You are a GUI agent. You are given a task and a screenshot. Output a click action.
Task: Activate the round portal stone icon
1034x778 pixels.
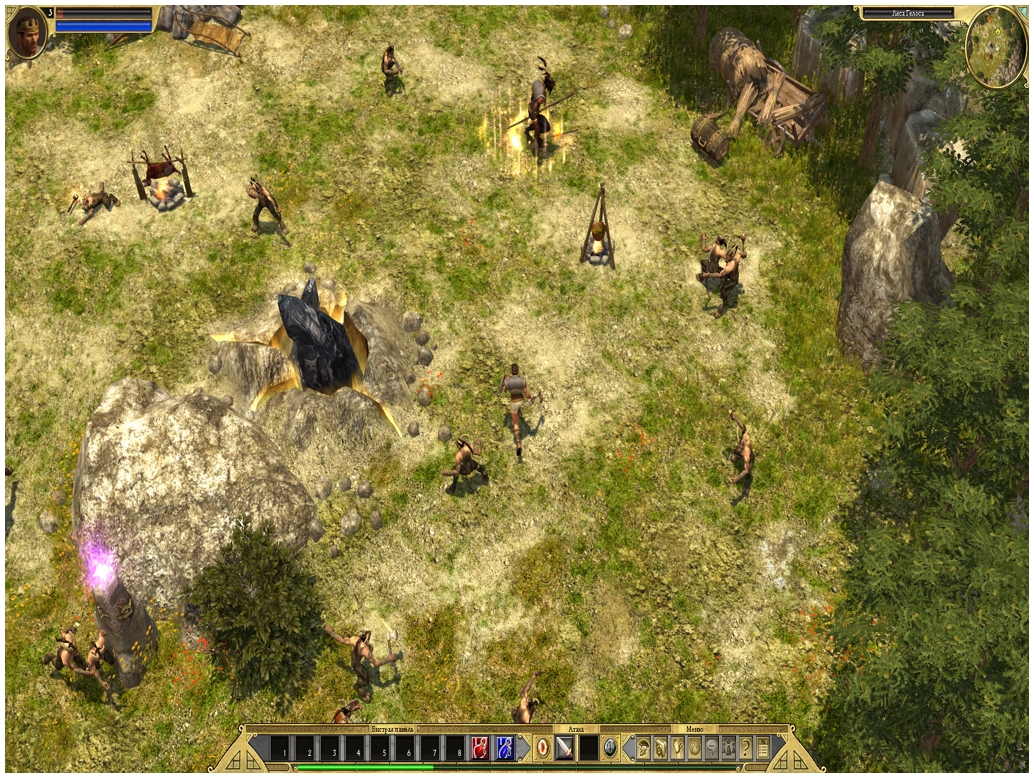610,747
